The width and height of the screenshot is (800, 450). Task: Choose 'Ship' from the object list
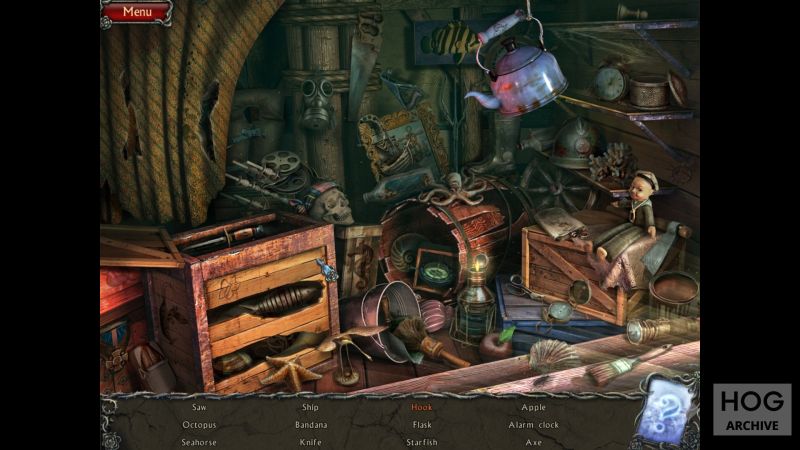[x=310, y=407]
